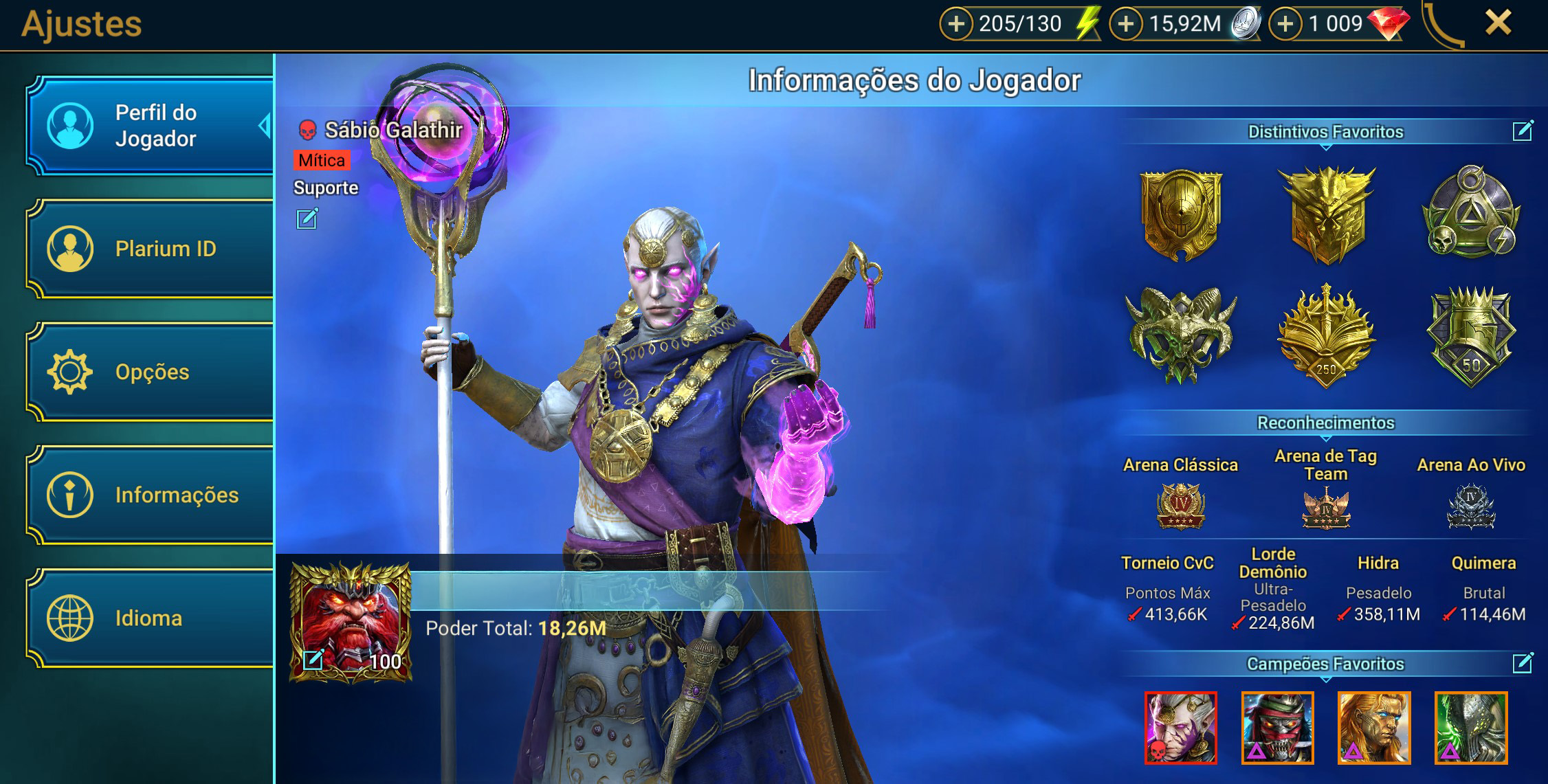Viewport: 1548px width, 784px height.
Task: Select the golden shield badge
Action: tap(1181, 214)
